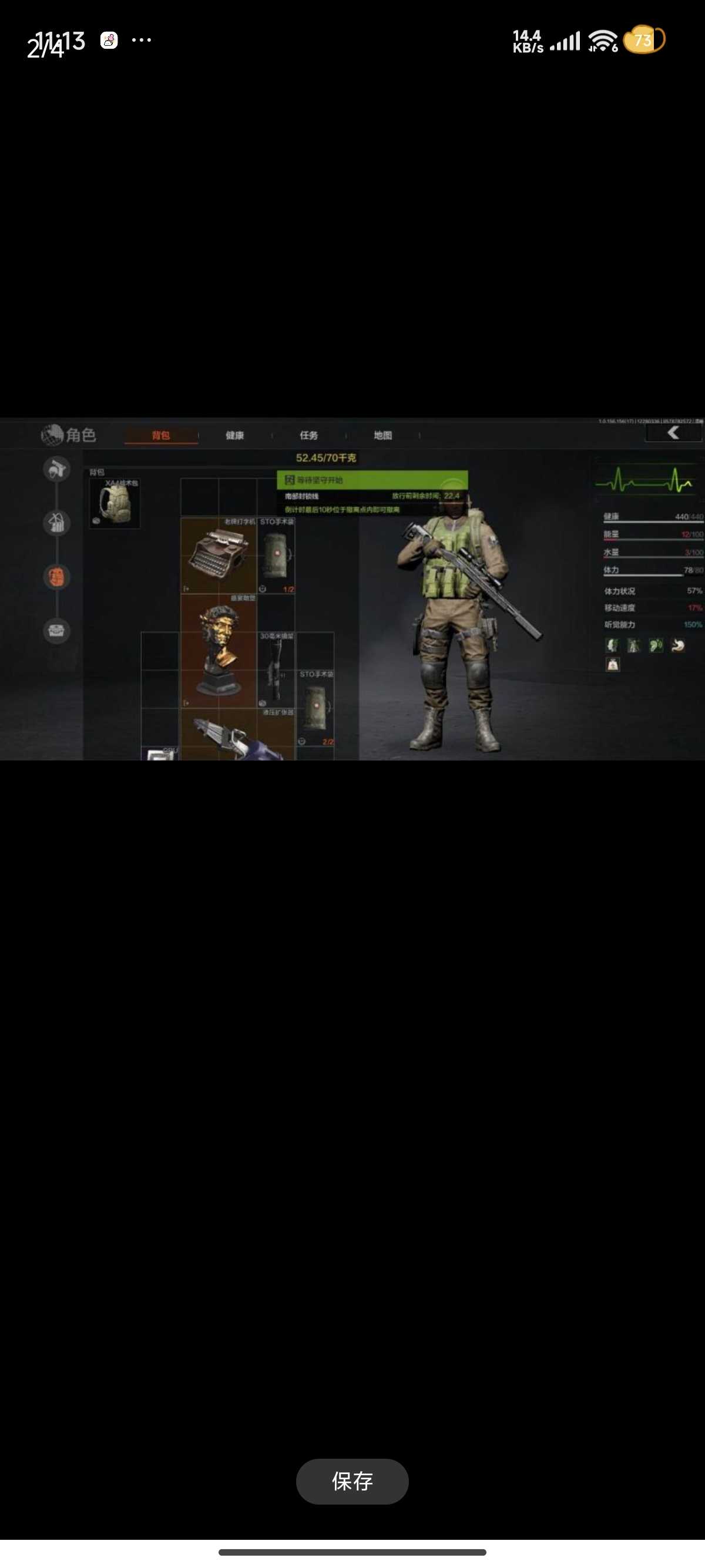Open the 健康 (Health) tab

(234, 435)
